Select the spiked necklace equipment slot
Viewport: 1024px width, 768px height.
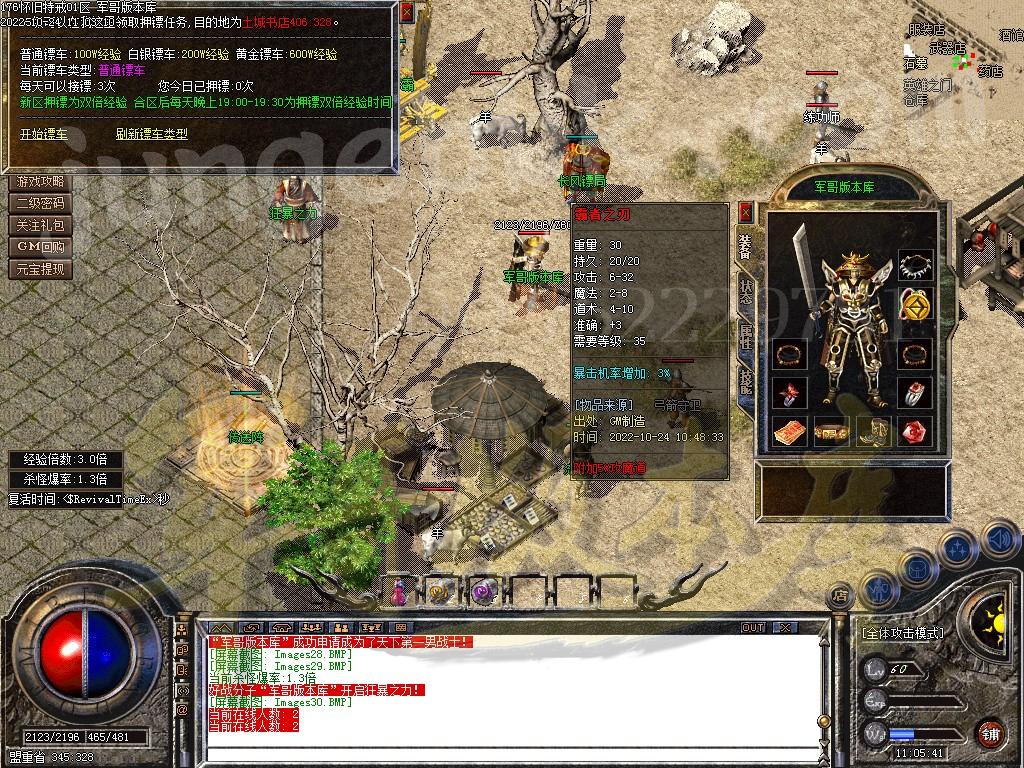[914, 265]
